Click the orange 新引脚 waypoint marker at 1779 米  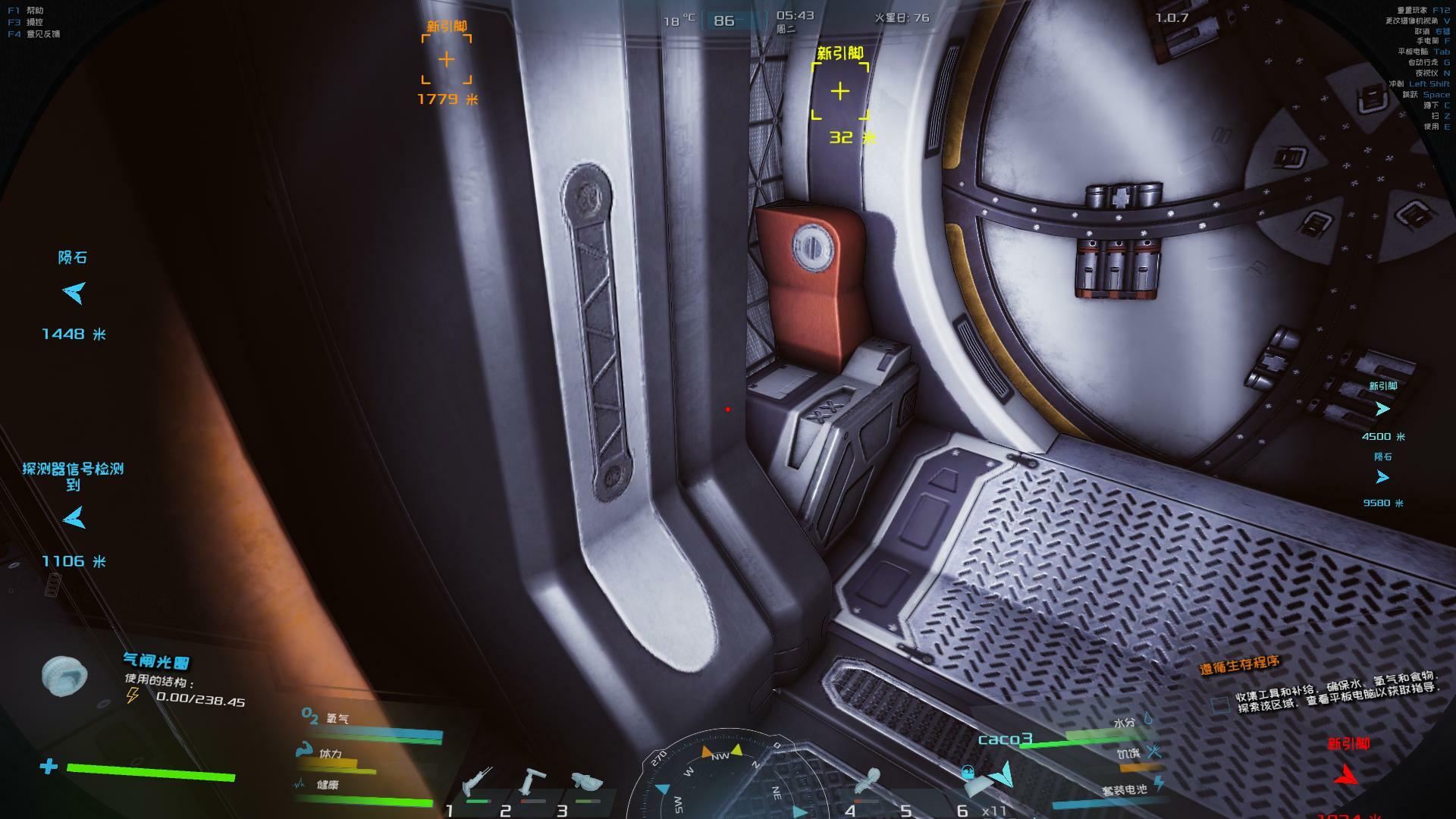(447, 59)
